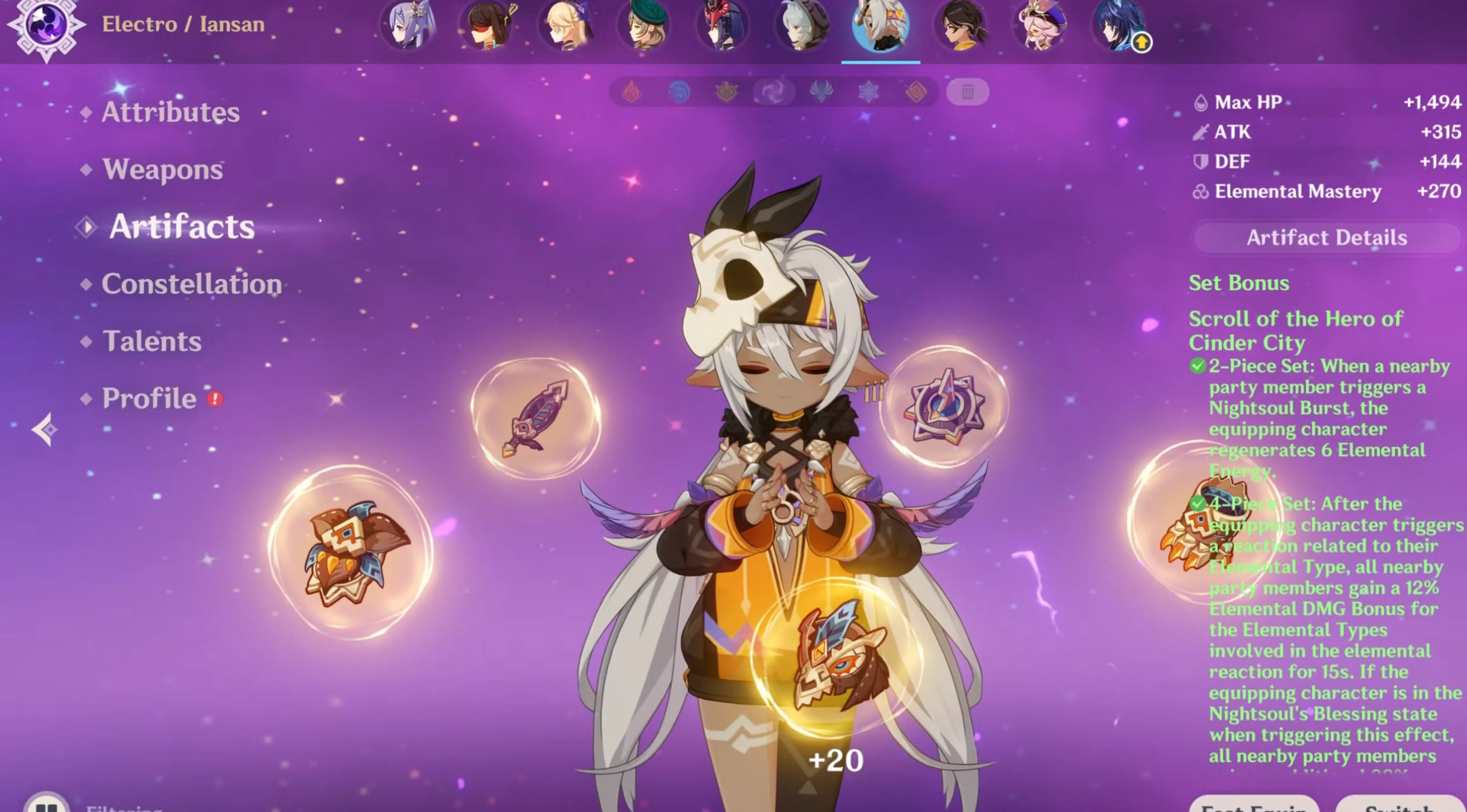Filter characters by Cryo snowflake element

coord(868,92)
